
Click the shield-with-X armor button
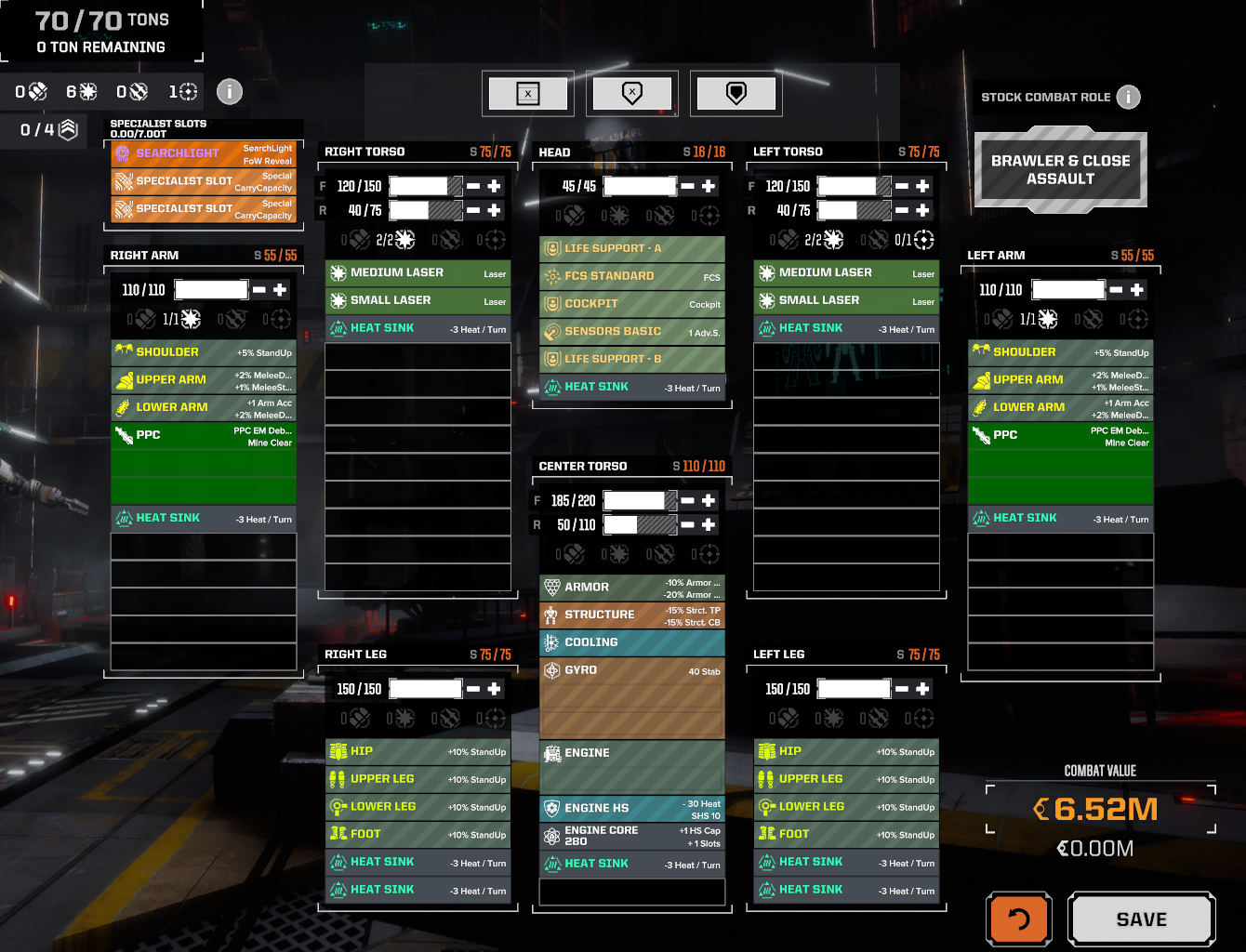point(632,93)
